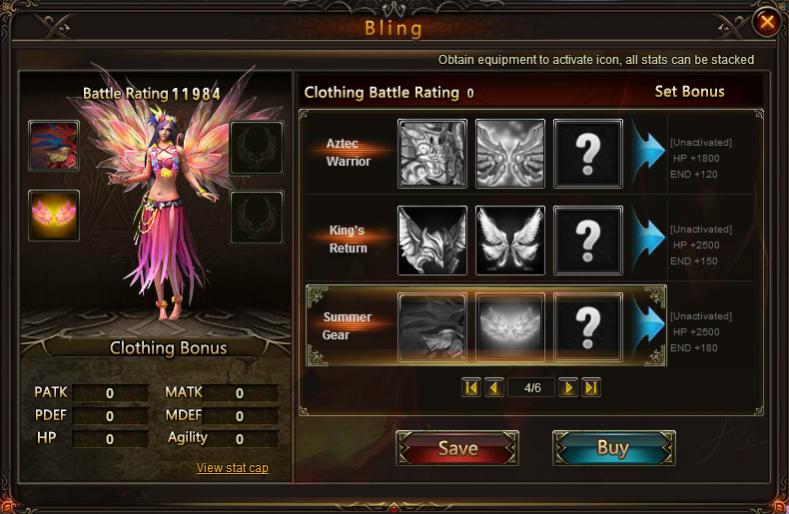This screenshot has width=789, height=514.
Task: Click the equipped pink wings slot
Action: coord(54,216)
